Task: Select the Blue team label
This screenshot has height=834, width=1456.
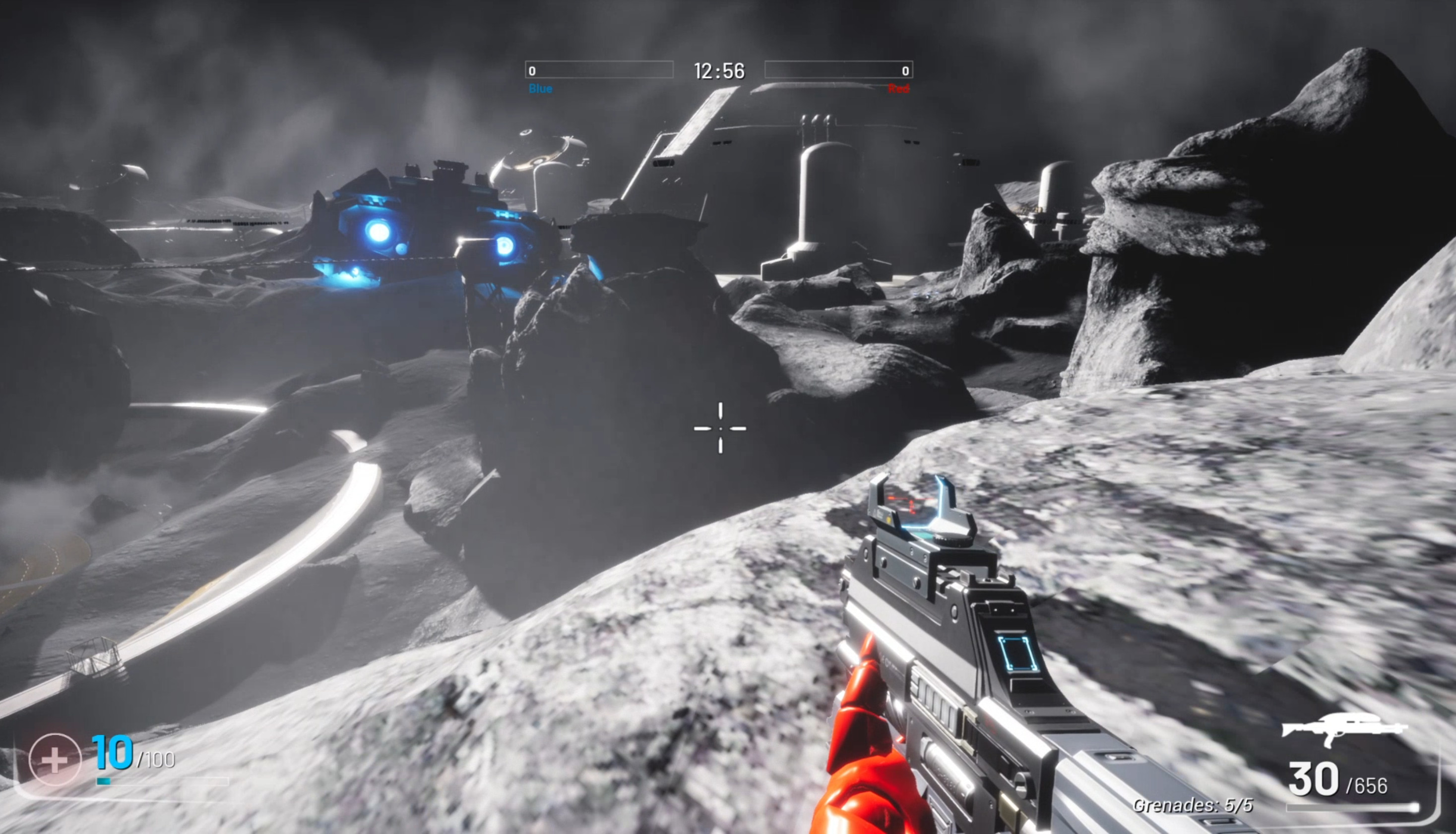Action: 541,88
